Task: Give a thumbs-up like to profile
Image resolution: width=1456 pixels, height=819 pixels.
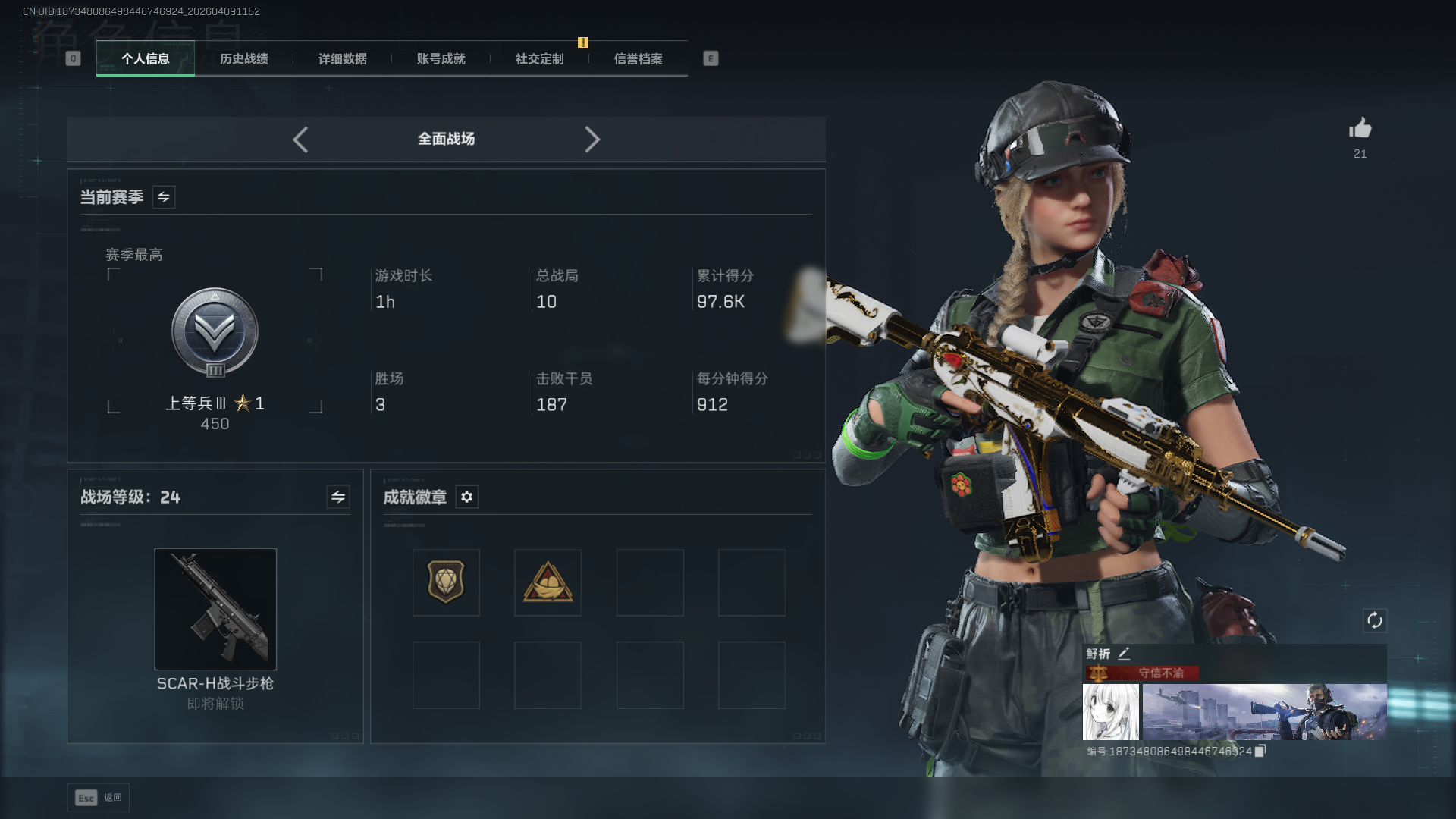Action: (x=1360, y=129)
